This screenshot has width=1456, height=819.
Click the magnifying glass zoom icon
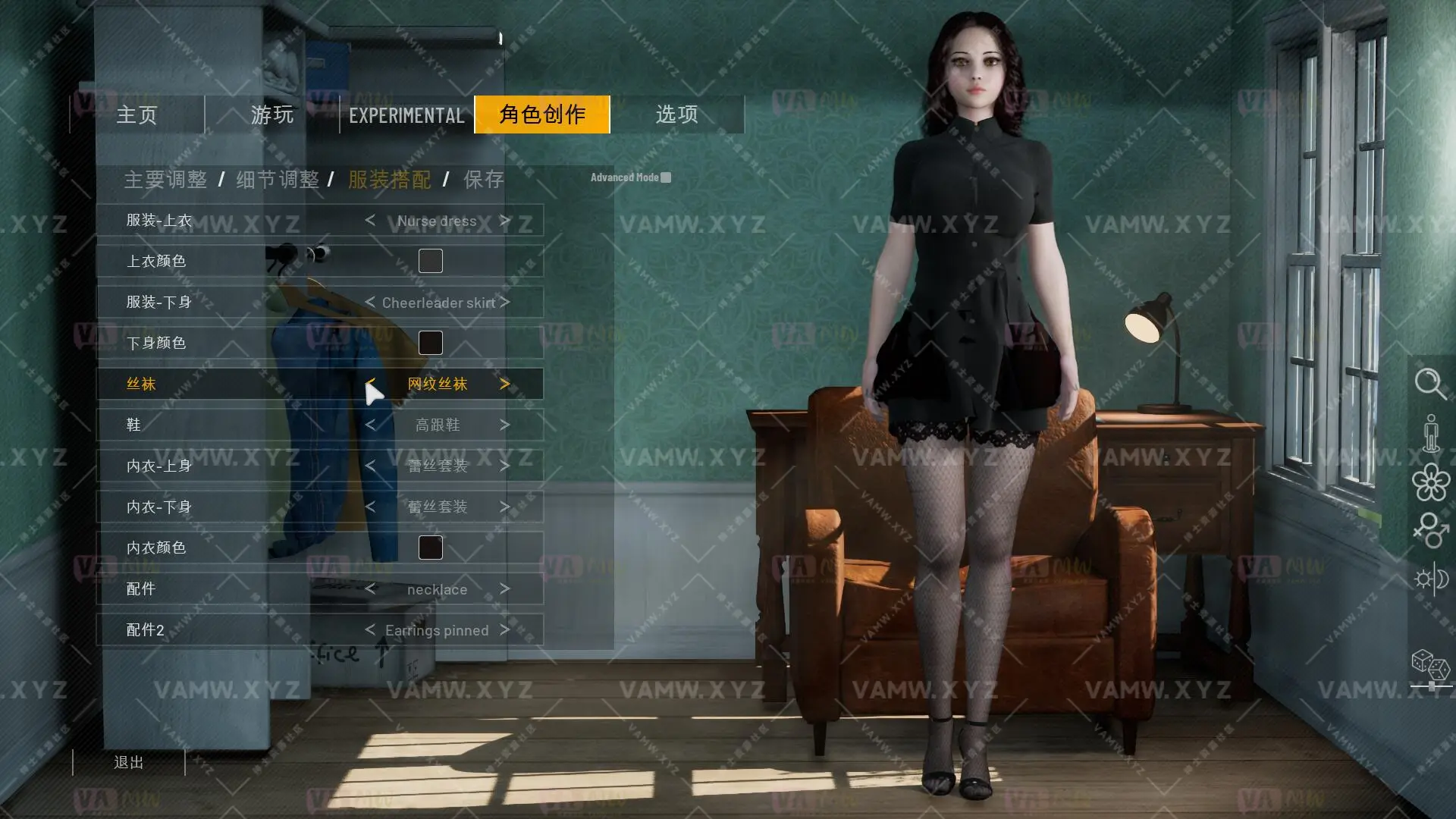(1430, 383)
